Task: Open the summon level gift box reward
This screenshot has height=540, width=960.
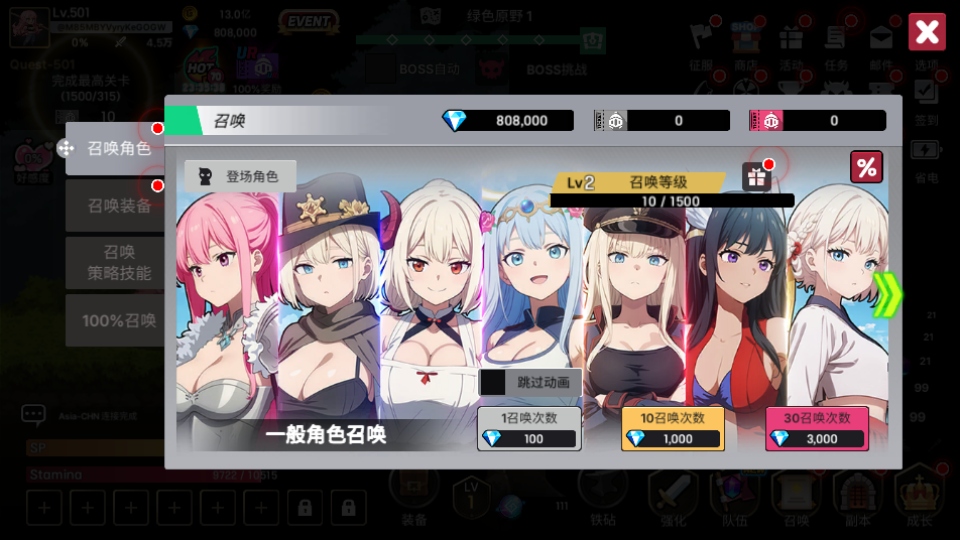Action: 755,177
